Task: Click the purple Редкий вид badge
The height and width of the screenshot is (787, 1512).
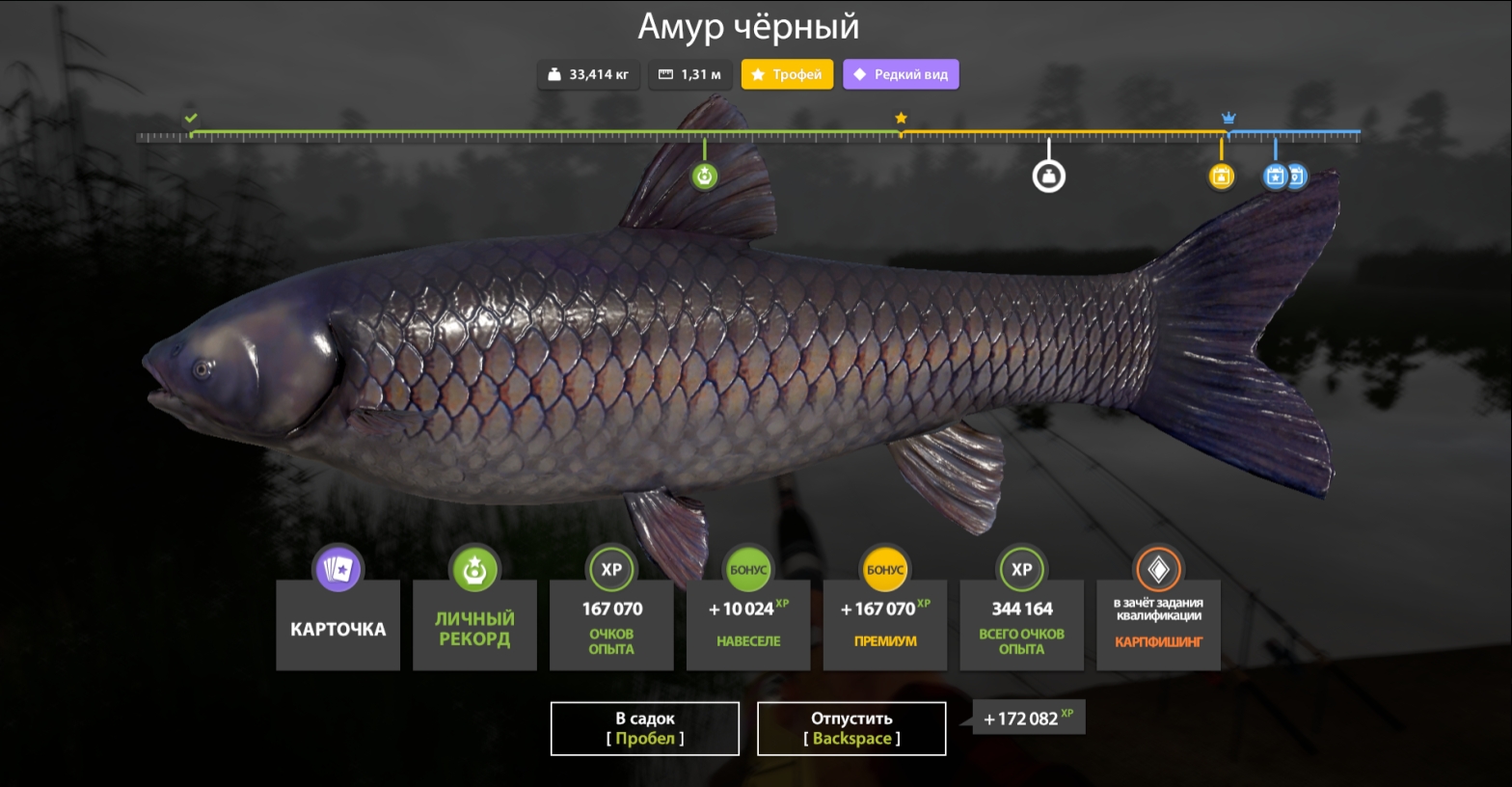Action: pyautogui.click(x=901, y=74)
